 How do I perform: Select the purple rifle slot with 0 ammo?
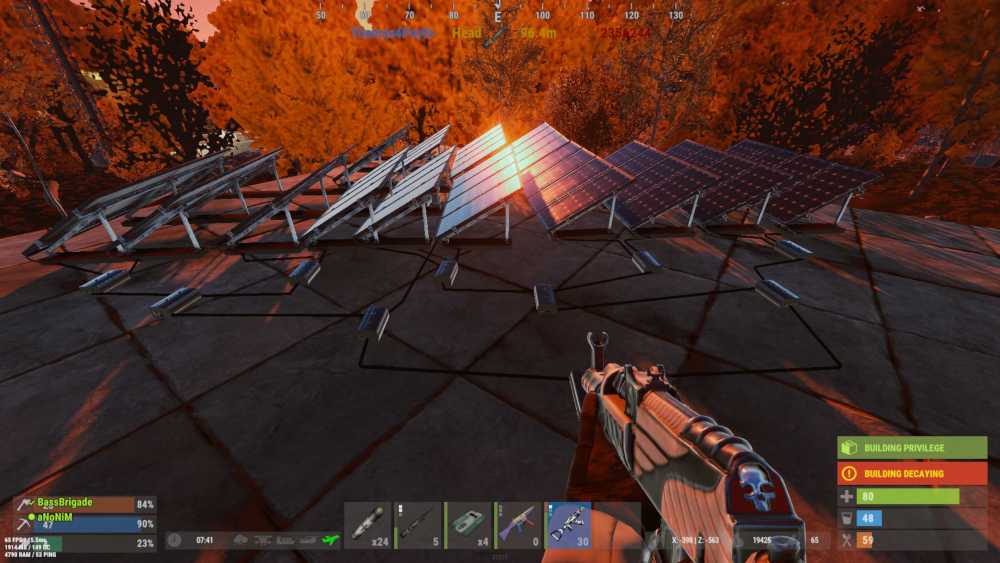(x=518, y=525)
